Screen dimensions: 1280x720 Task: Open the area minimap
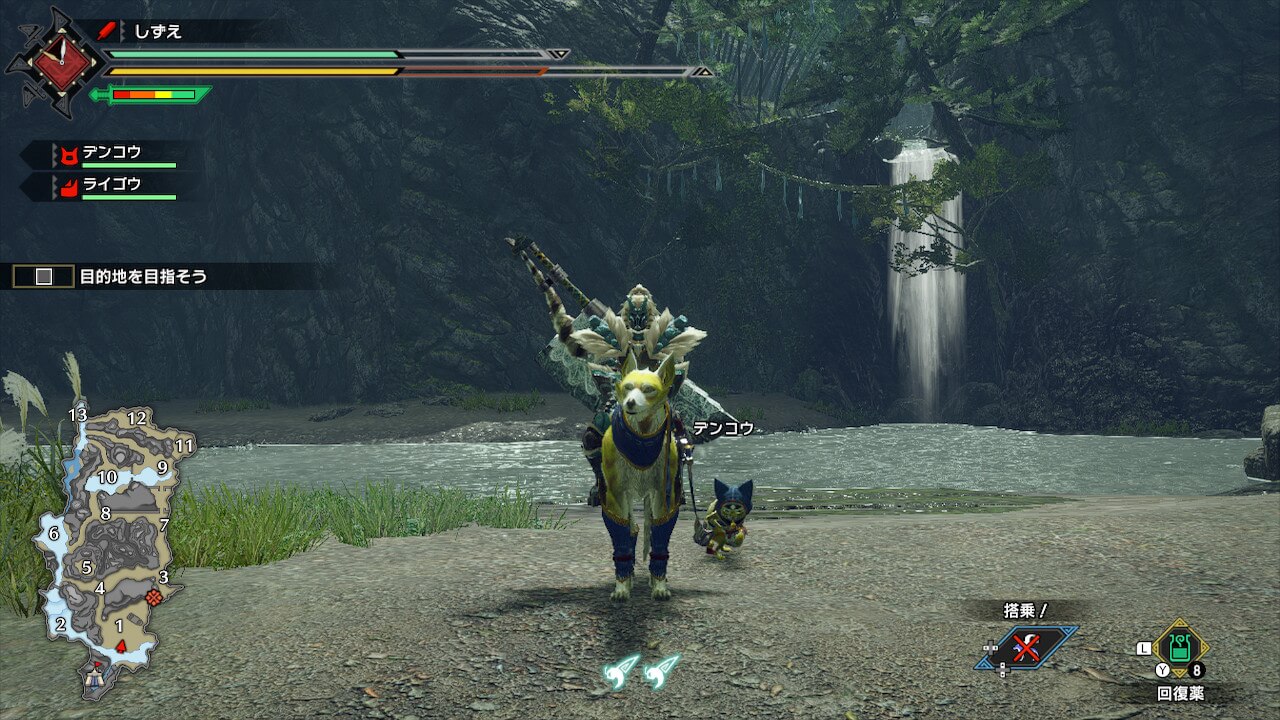click(110, 540)
